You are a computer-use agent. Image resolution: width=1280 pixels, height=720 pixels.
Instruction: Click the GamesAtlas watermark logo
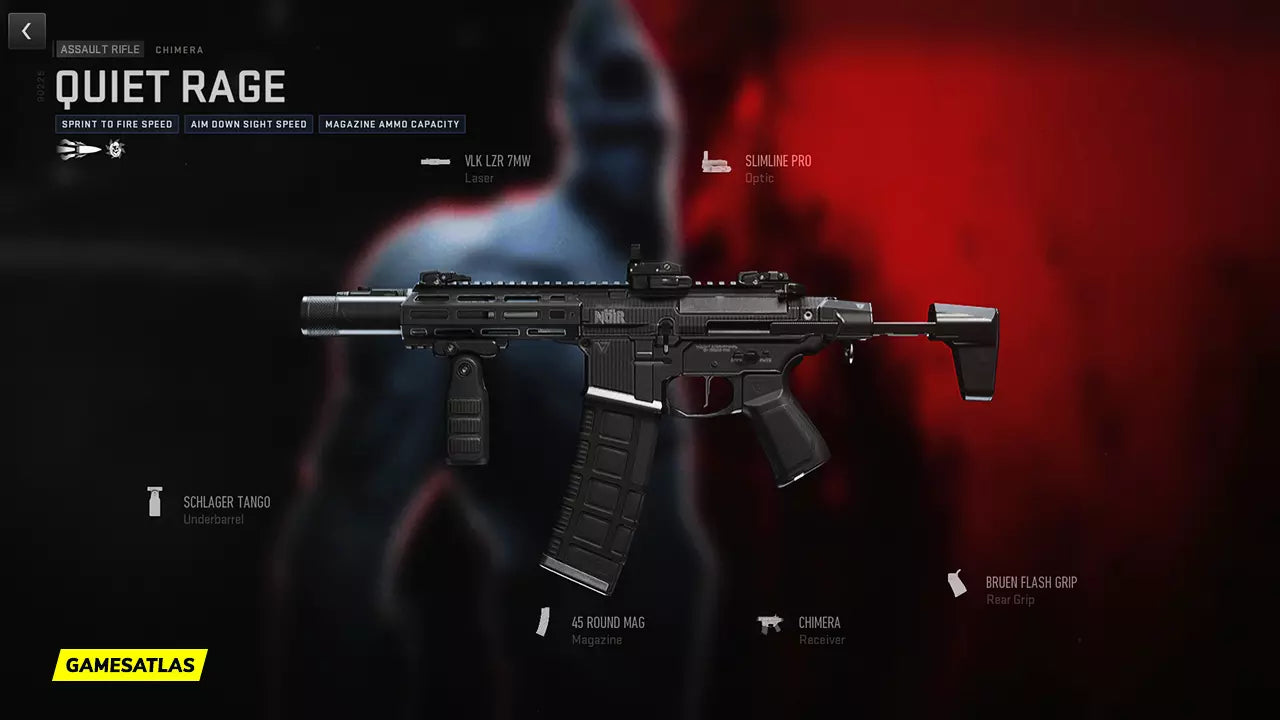point(130,665)
